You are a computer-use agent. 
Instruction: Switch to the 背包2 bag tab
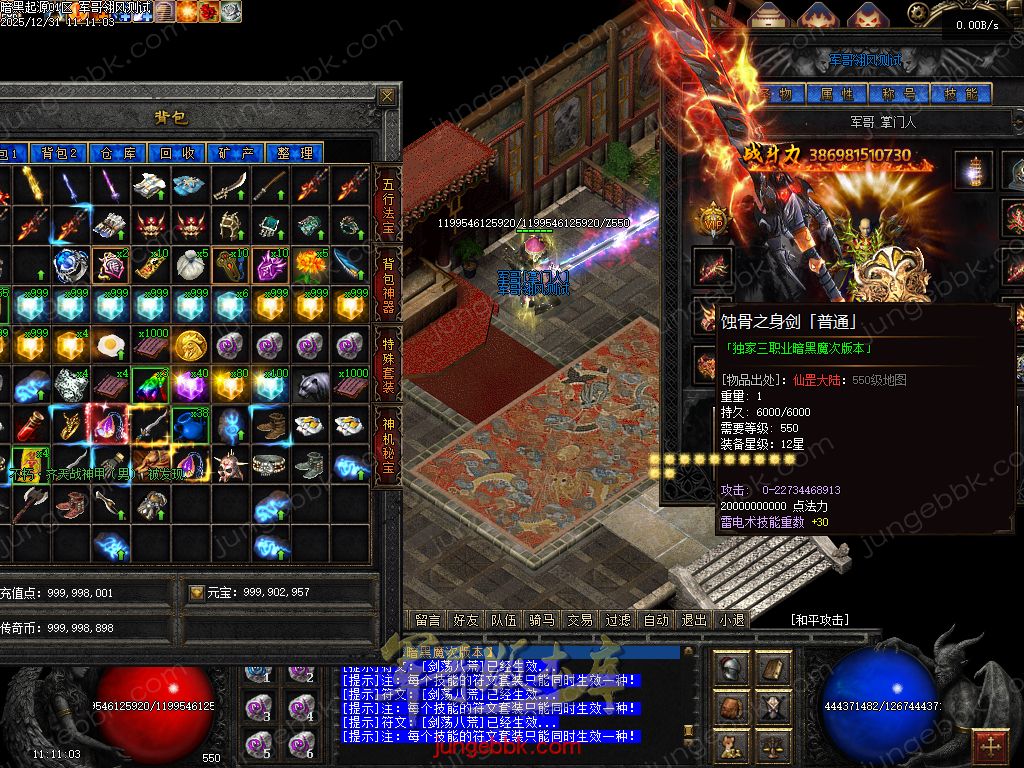click(x=59, y=153)
